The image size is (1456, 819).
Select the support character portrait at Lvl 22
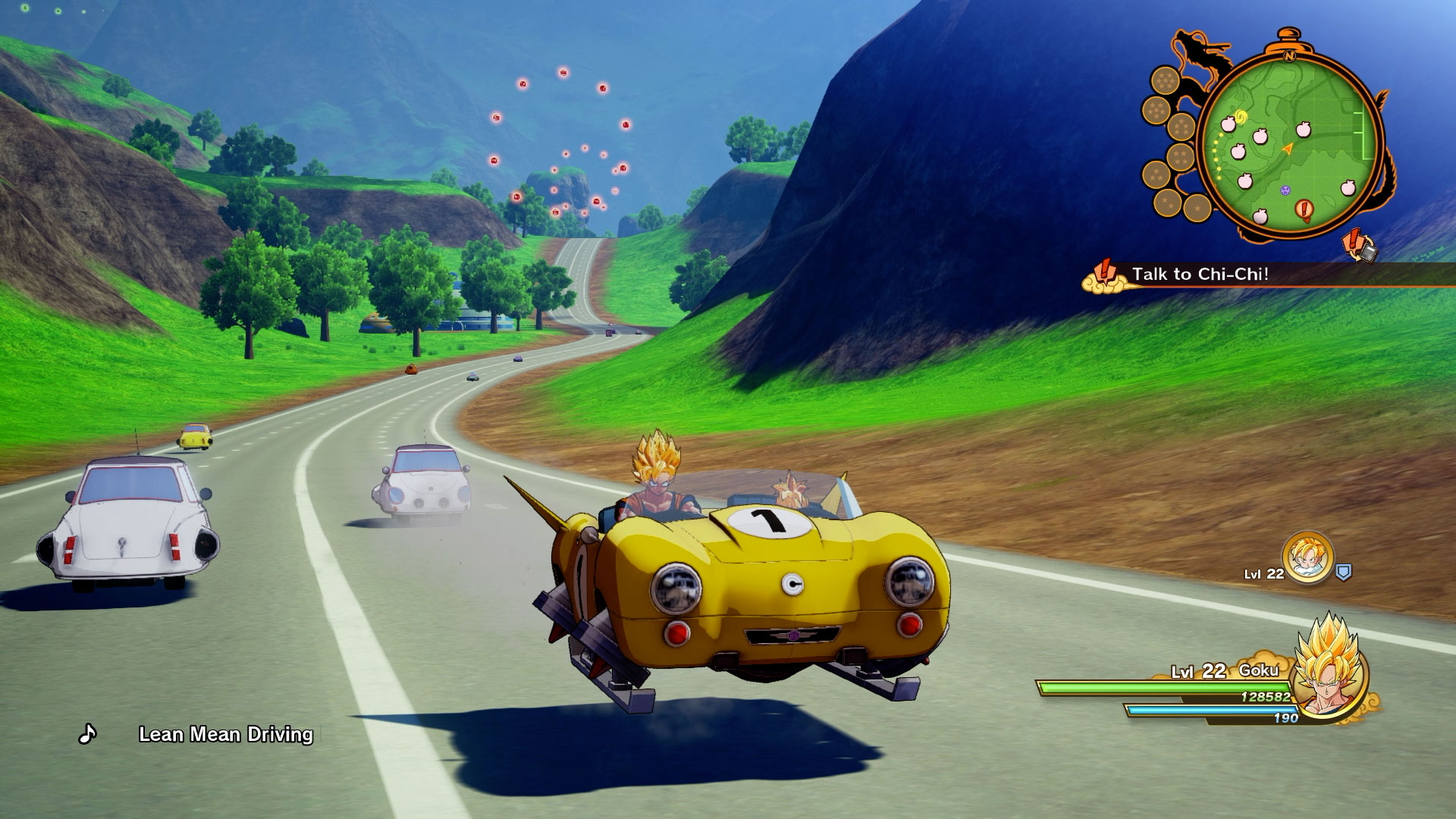click(x=1307, y=557)
